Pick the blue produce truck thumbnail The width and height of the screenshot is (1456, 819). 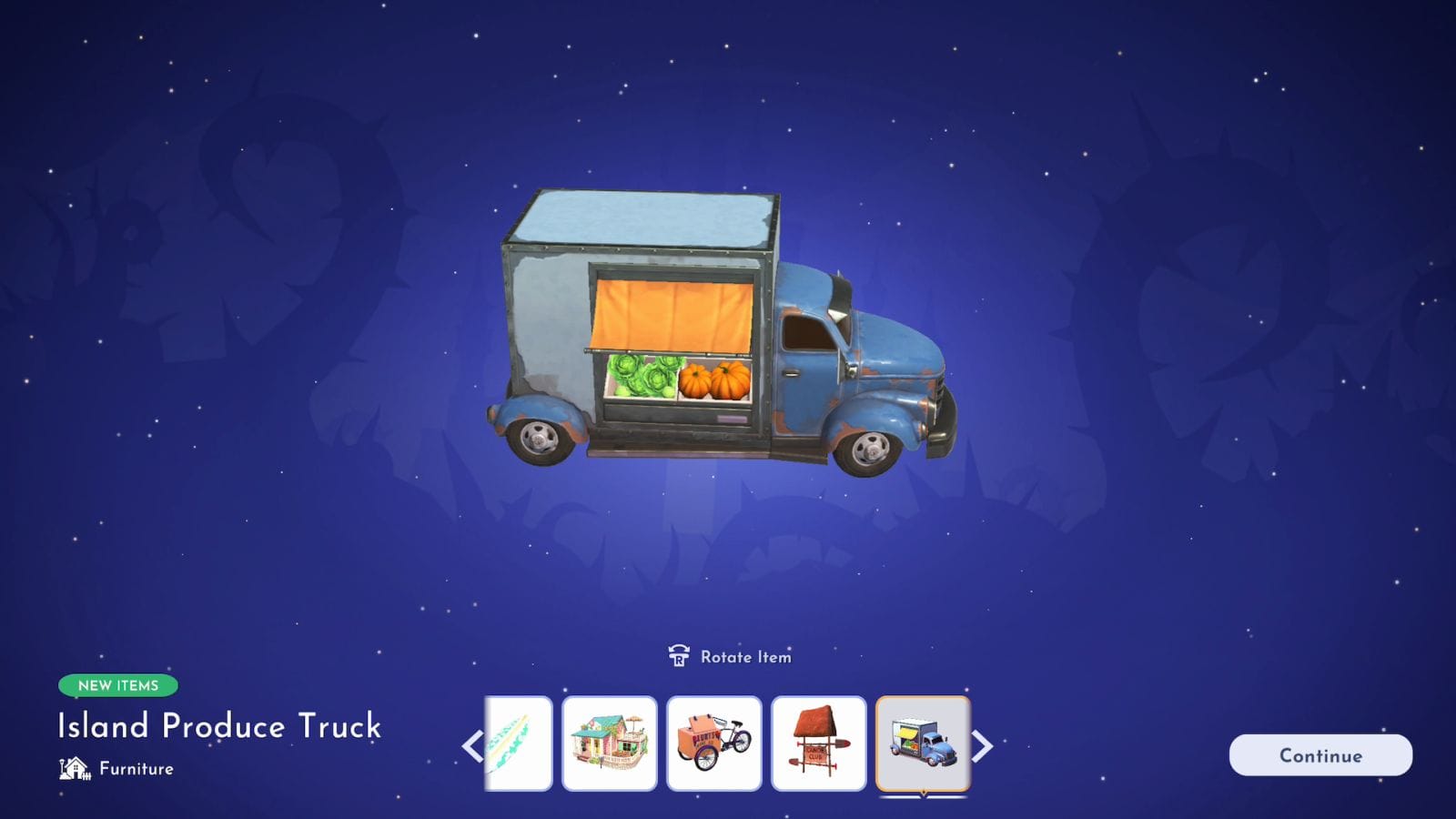tap(923, 743)
